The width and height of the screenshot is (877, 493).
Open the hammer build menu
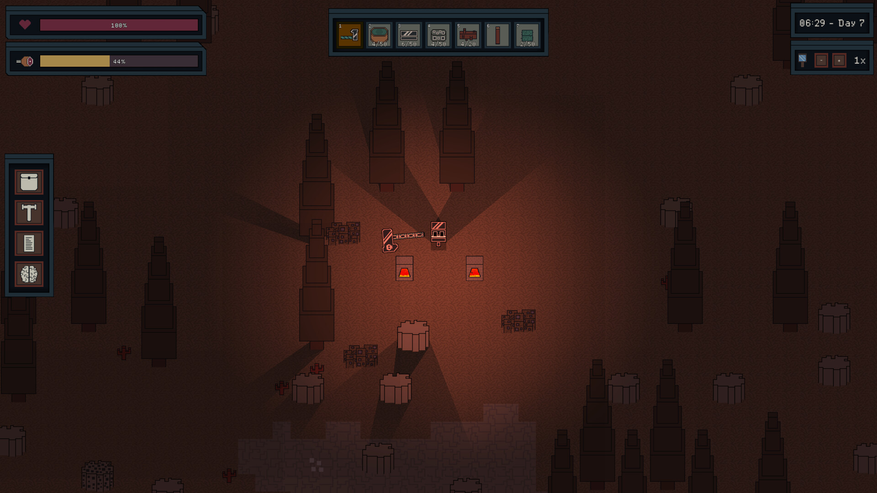(x=29, y=212)
